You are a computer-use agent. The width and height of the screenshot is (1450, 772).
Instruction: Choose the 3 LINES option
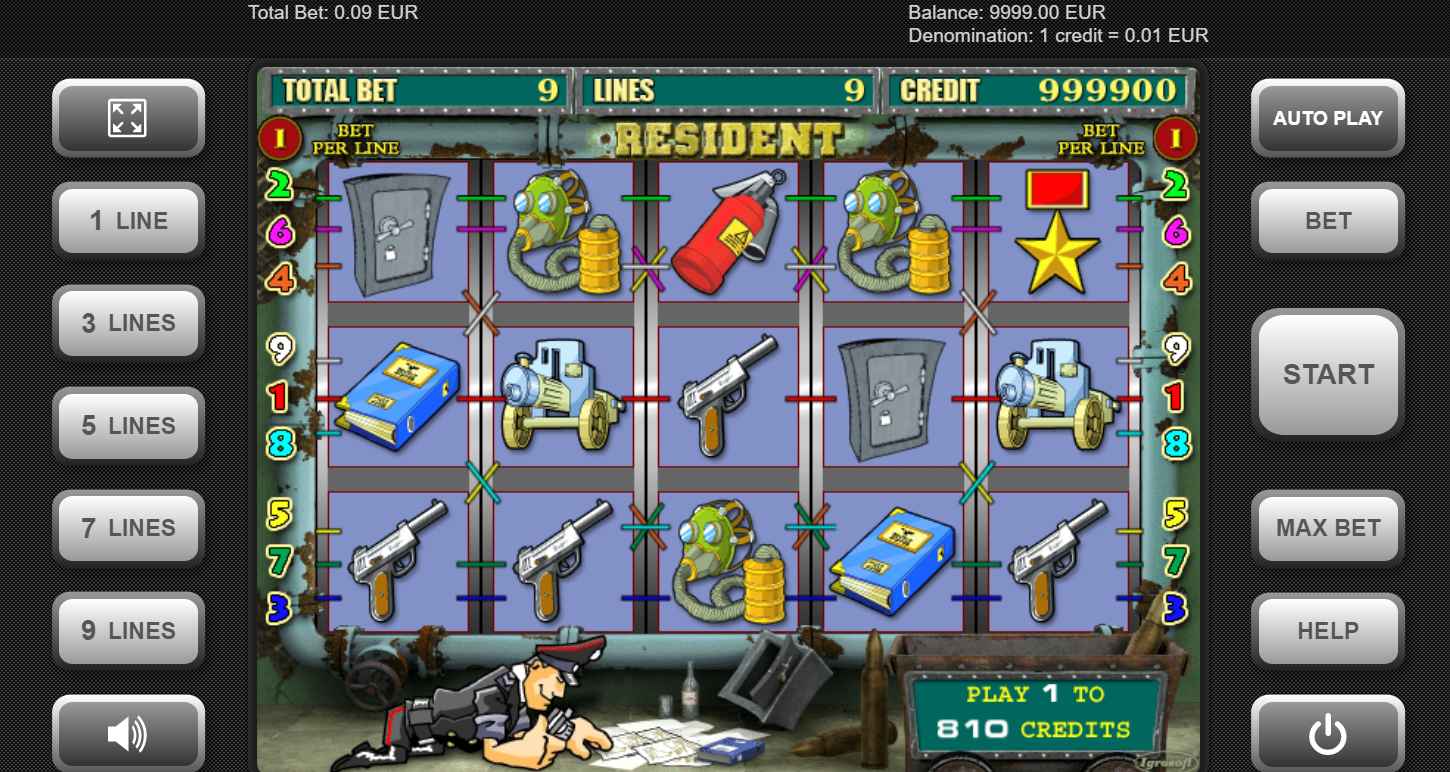128,323
